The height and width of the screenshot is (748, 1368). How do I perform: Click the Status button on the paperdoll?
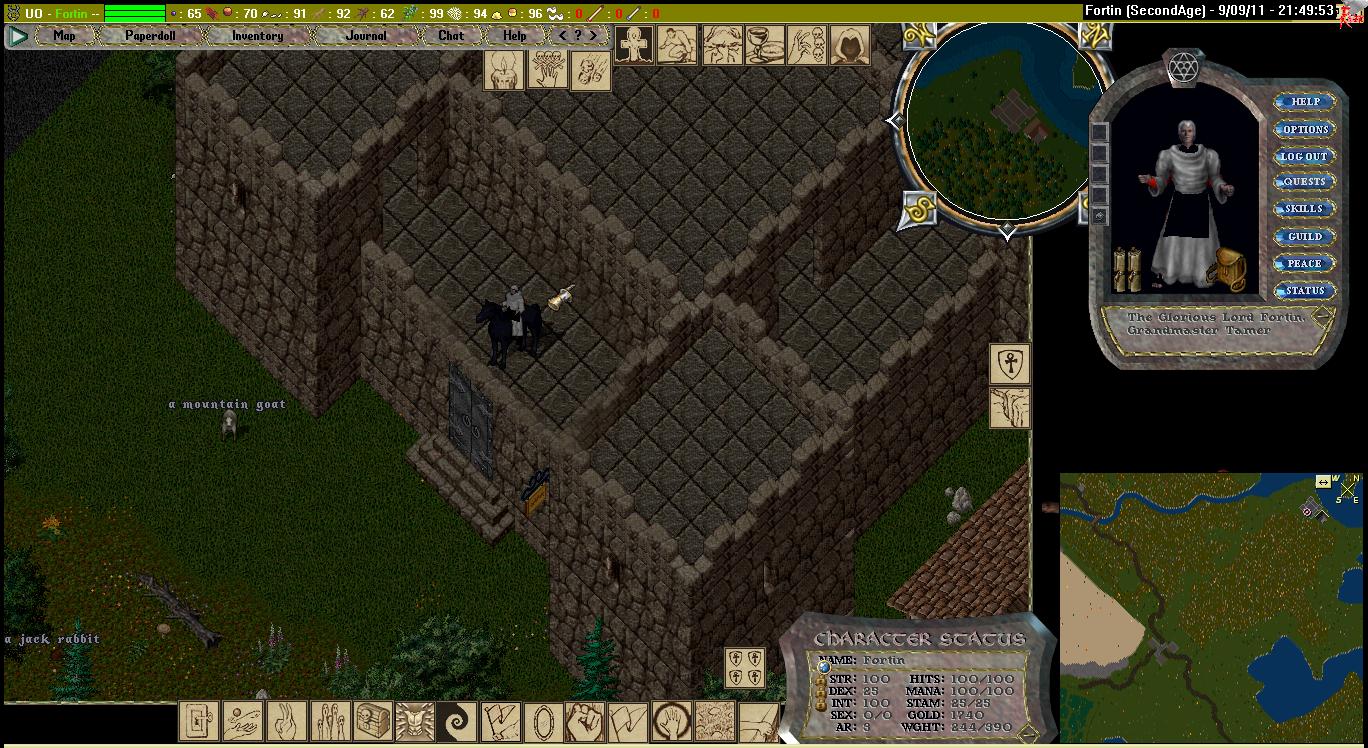(x=1305, y=291)
